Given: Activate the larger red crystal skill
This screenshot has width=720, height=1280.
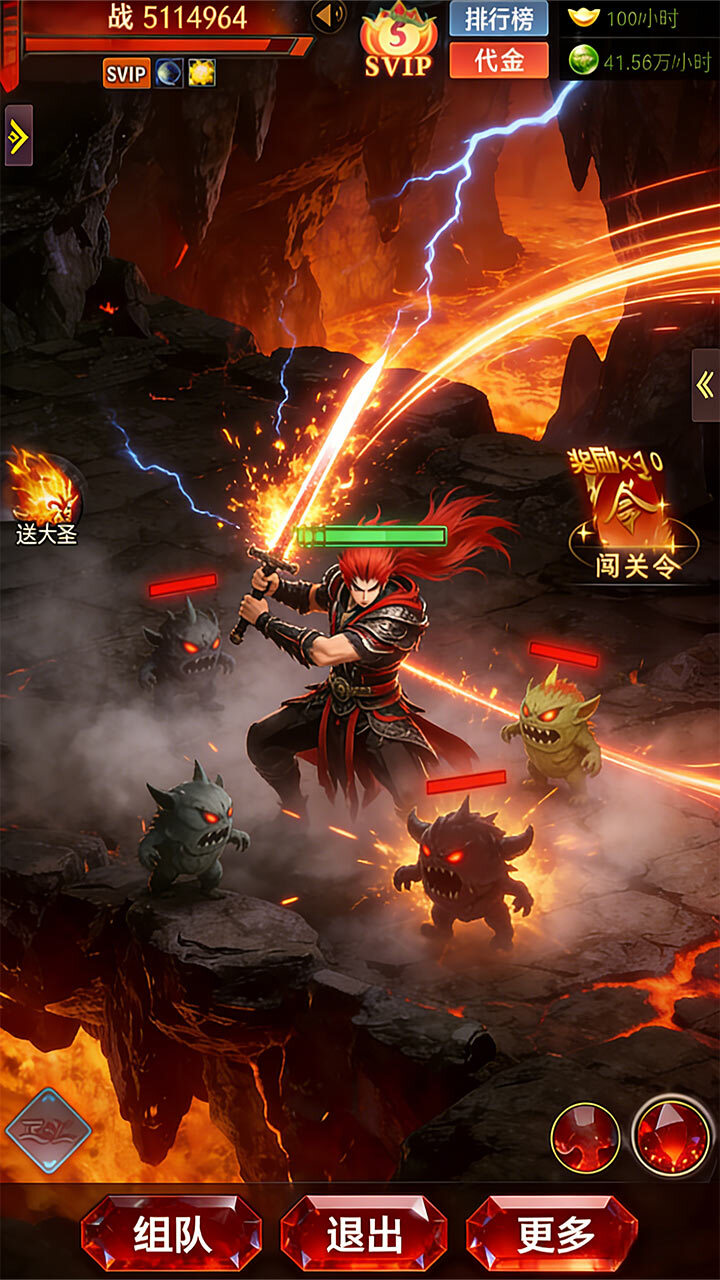Looking at the screenshot, I should tap(672, 1138).
